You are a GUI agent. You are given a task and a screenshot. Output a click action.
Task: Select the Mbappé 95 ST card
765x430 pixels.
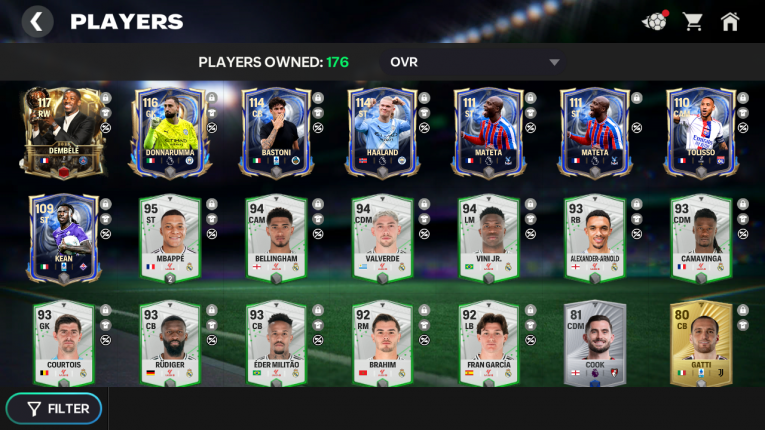(x=169, y=238)
